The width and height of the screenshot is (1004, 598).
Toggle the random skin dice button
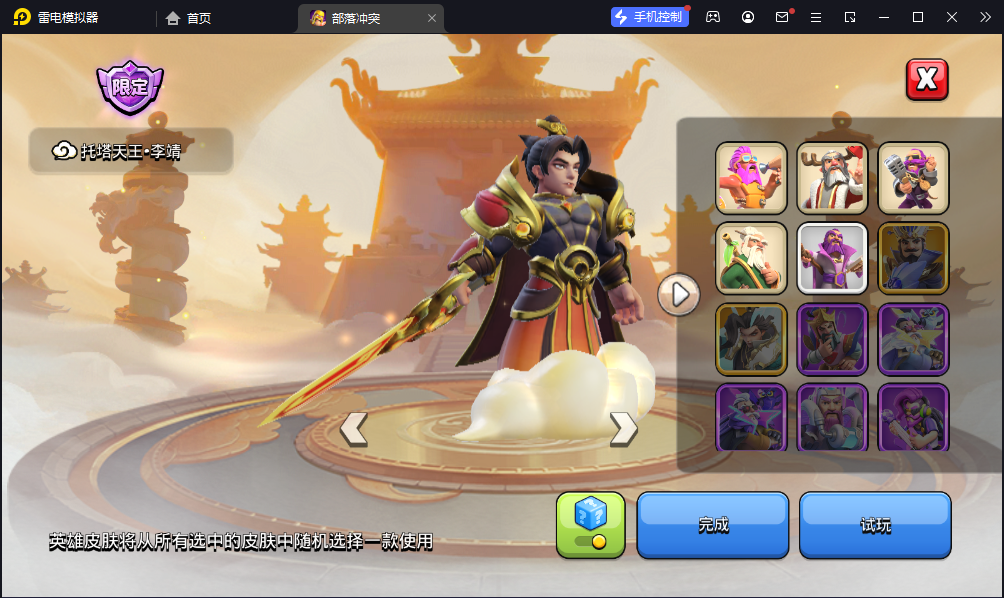[x=590, y=525]
